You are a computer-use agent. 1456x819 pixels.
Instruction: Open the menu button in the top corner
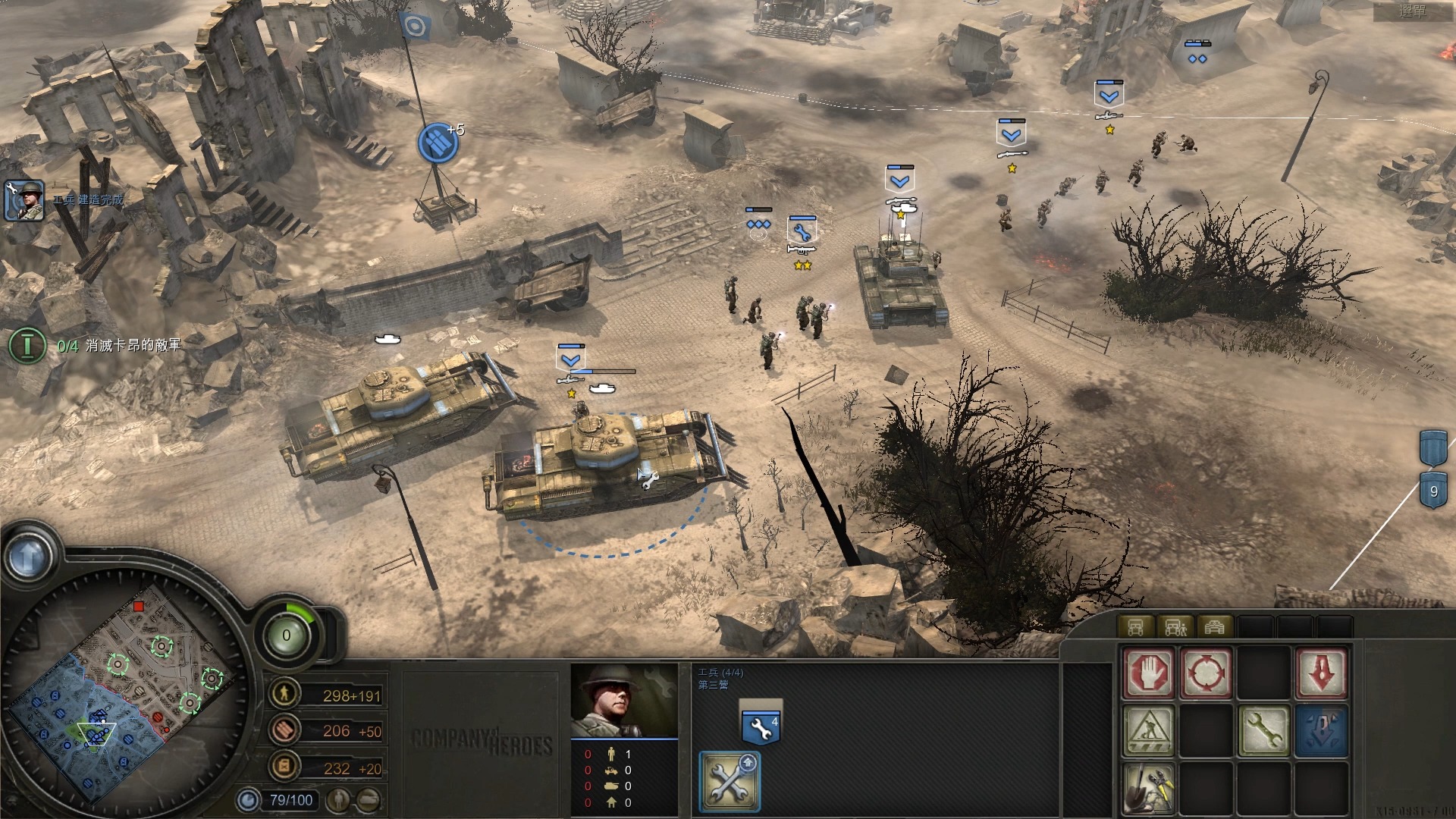(x=1412, y=11)
